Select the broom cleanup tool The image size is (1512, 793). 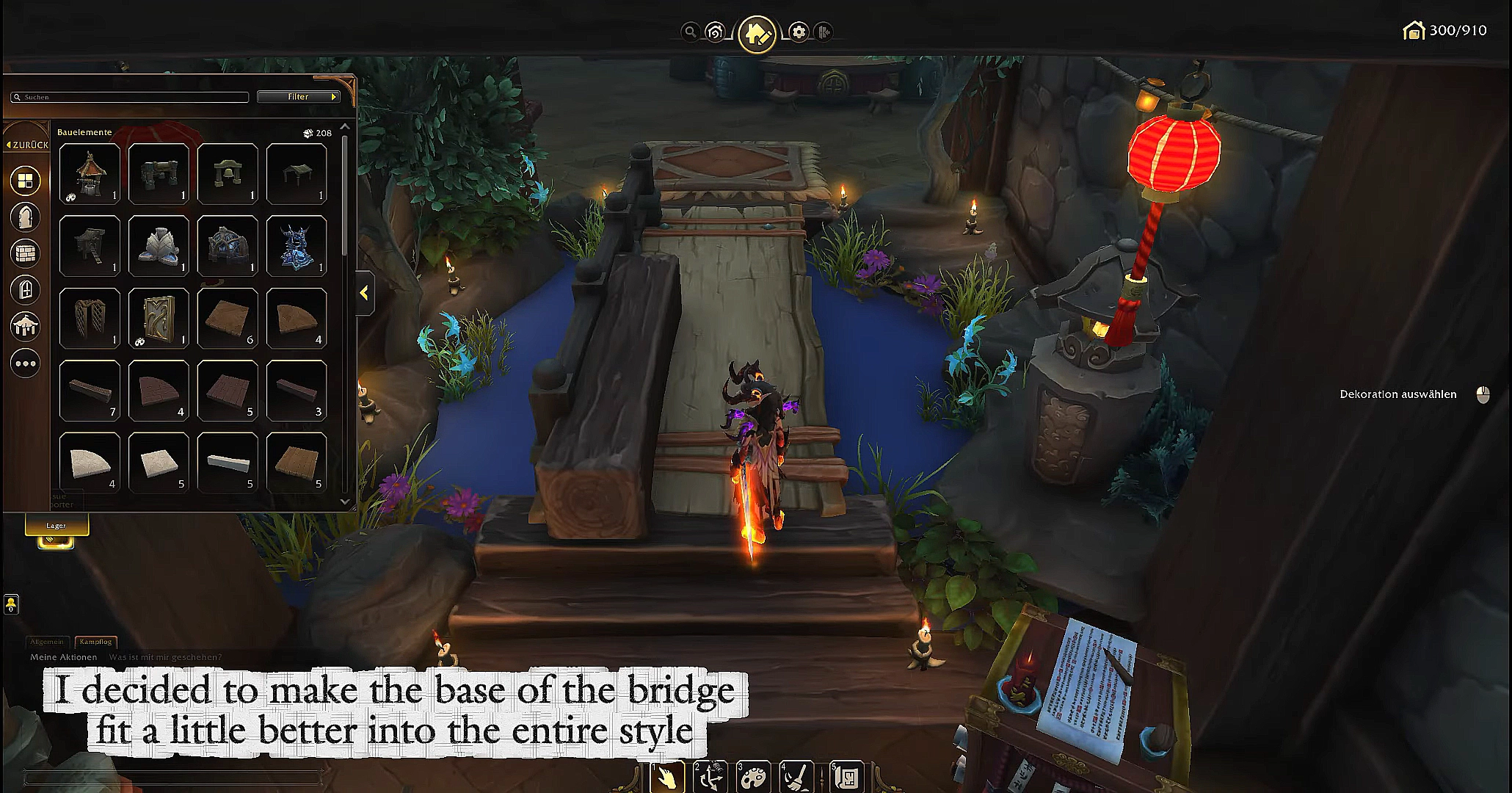coord(796,777)
